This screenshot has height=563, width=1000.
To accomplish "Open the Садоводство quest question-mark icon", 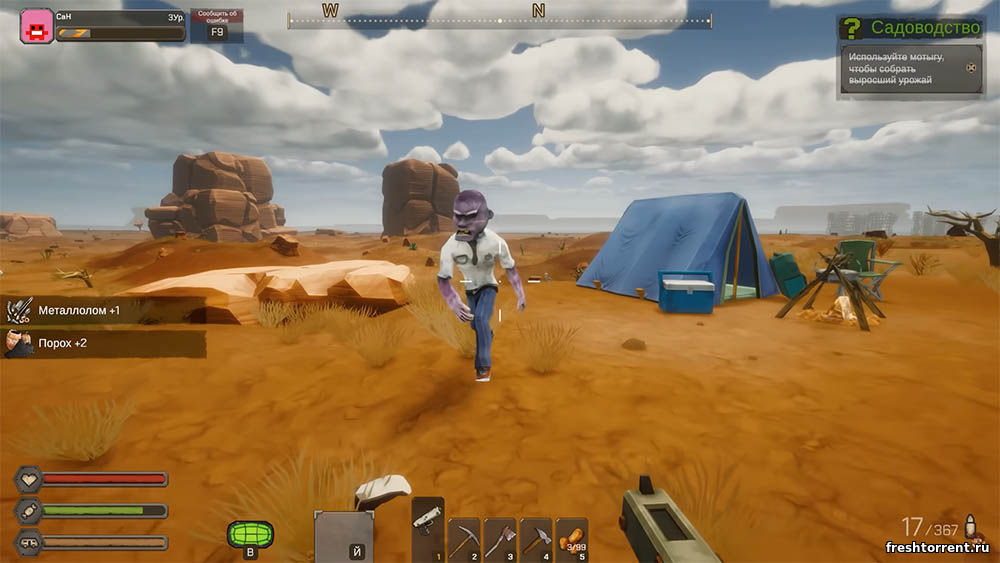I will tap(851, 28).
